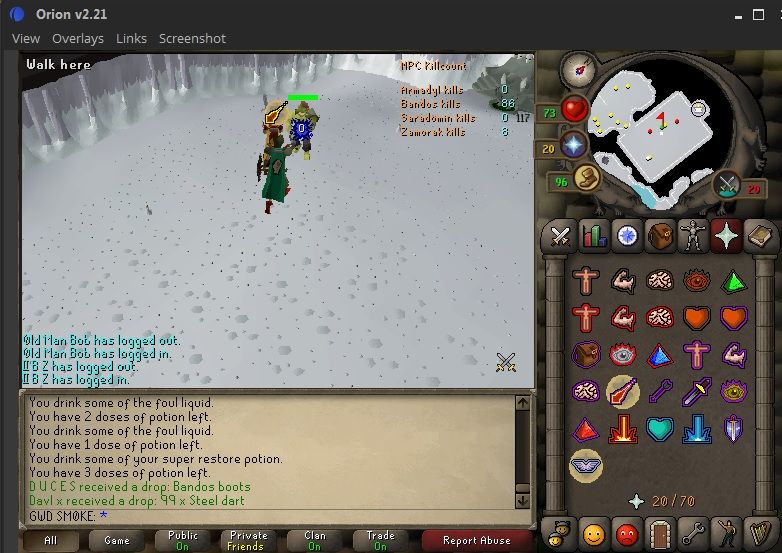Image resolution: width=782 pixels, height=553 pixels.
Task: Open the combat options tab
Action: (x=561, y=236)
